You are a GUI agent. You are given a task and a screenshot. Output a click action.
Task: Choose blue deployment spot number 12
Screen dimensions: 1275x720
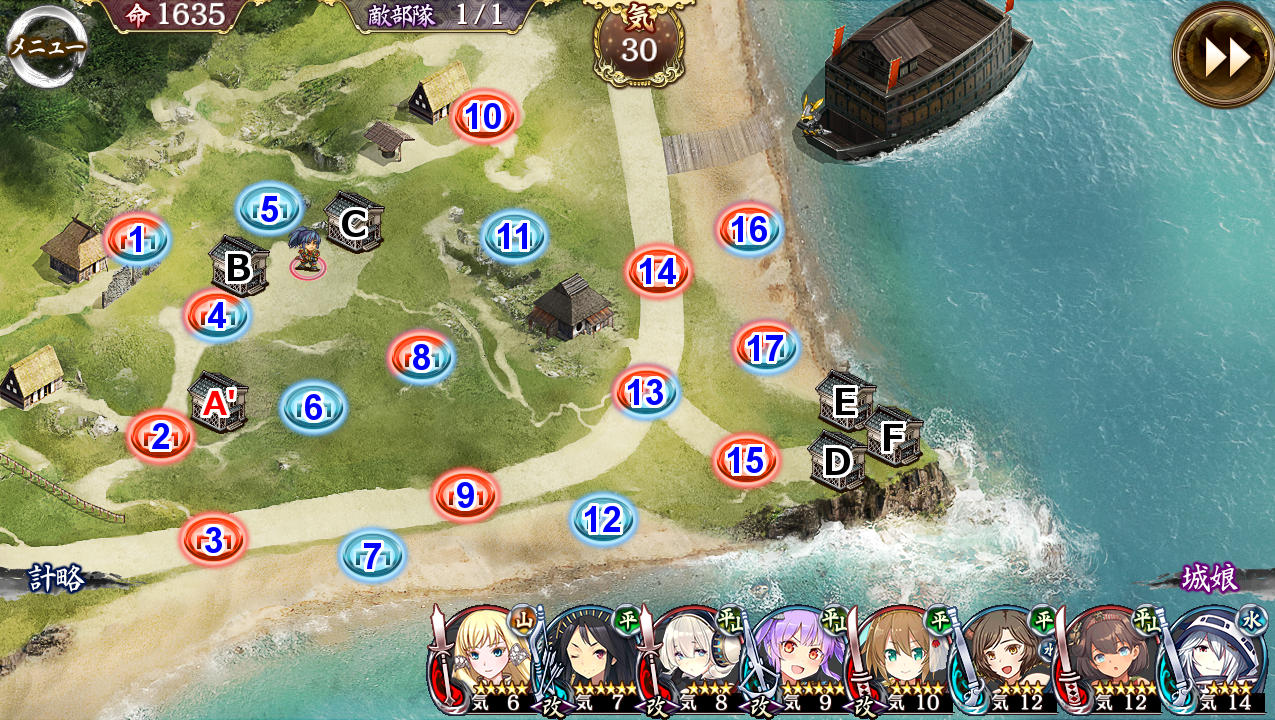[x=602, y=520]
